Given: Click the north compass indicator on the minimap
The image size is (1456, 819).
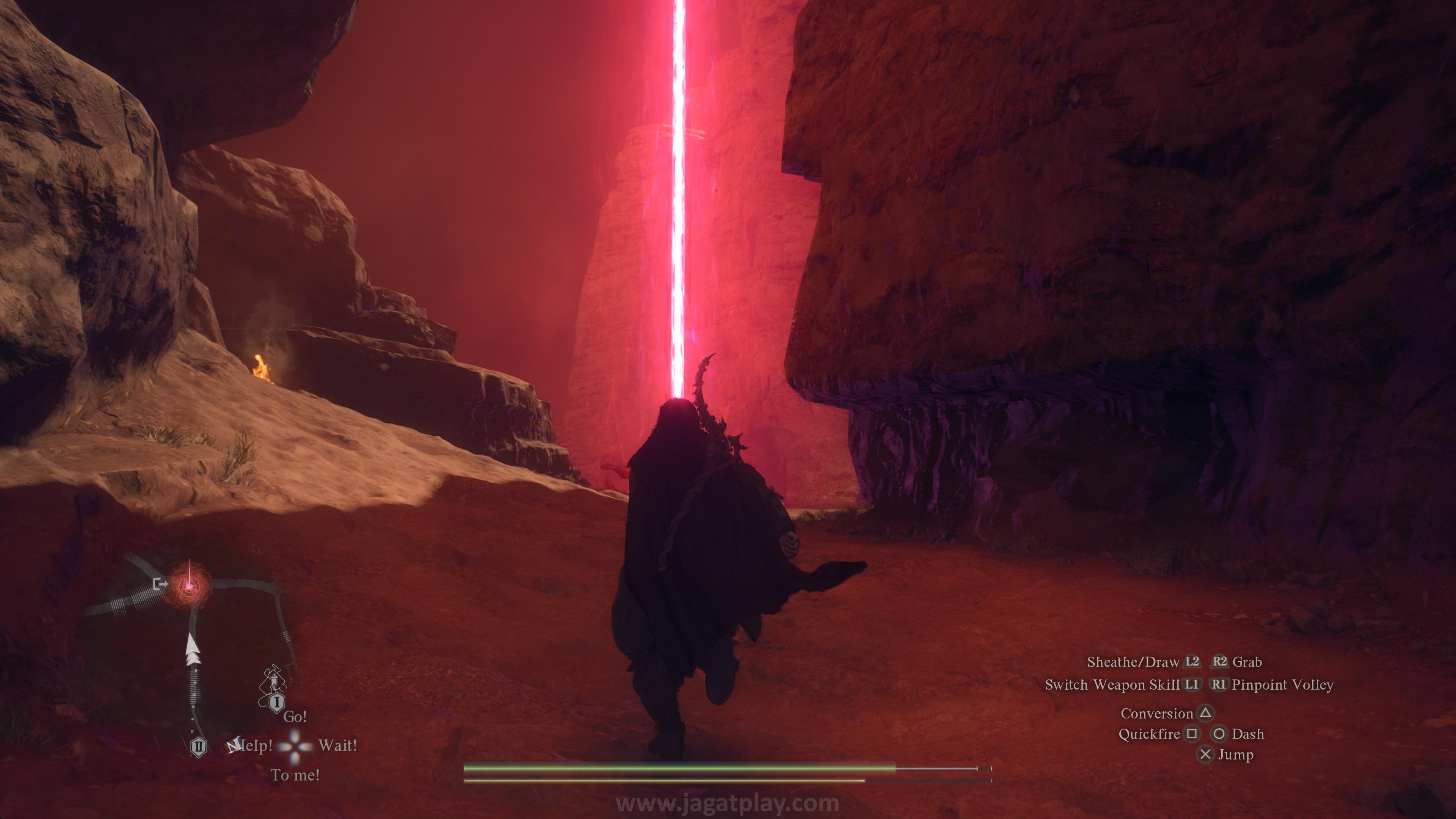Looking at the screenshot, I should click(x=234, y=745).
